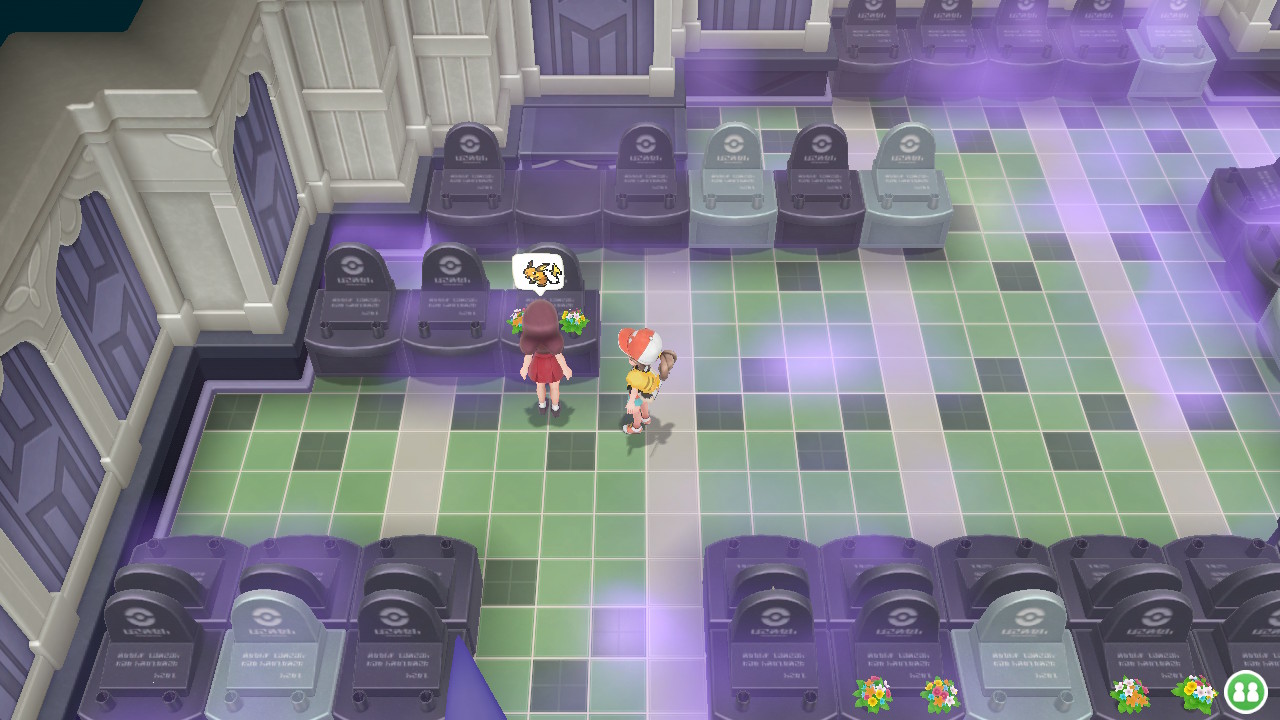Click the green two-player support icon
Viewport: 1280px width, 720px height.
coord(1245,691)
